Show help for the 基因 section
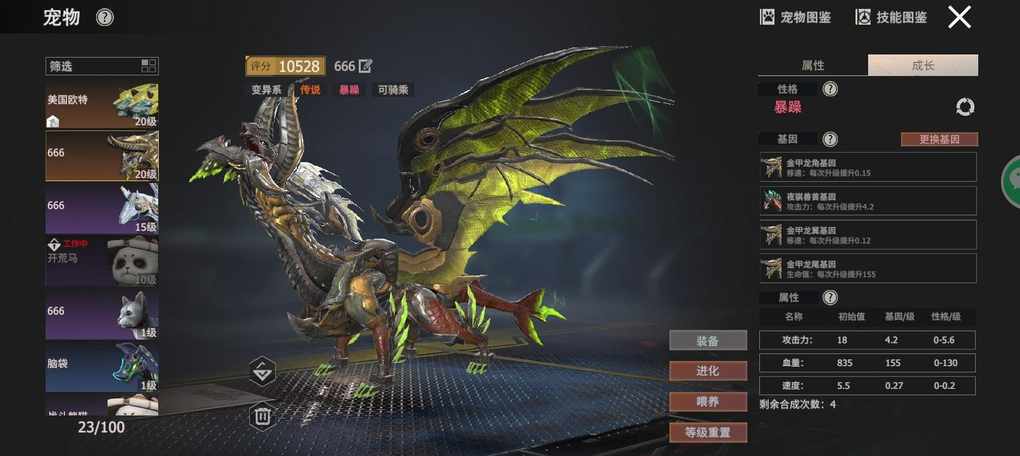The image size is (1020, 456). [830, 139]
